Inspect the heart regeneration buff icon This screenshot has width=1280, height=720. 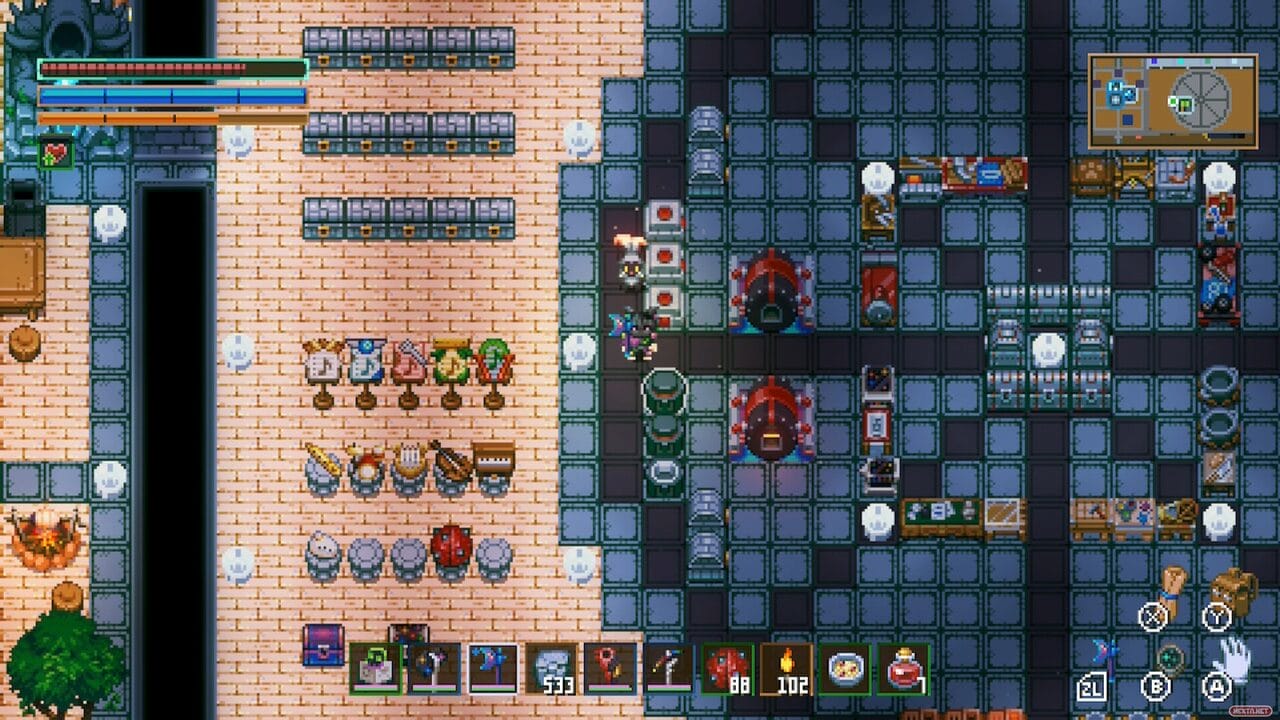(54, 155)
